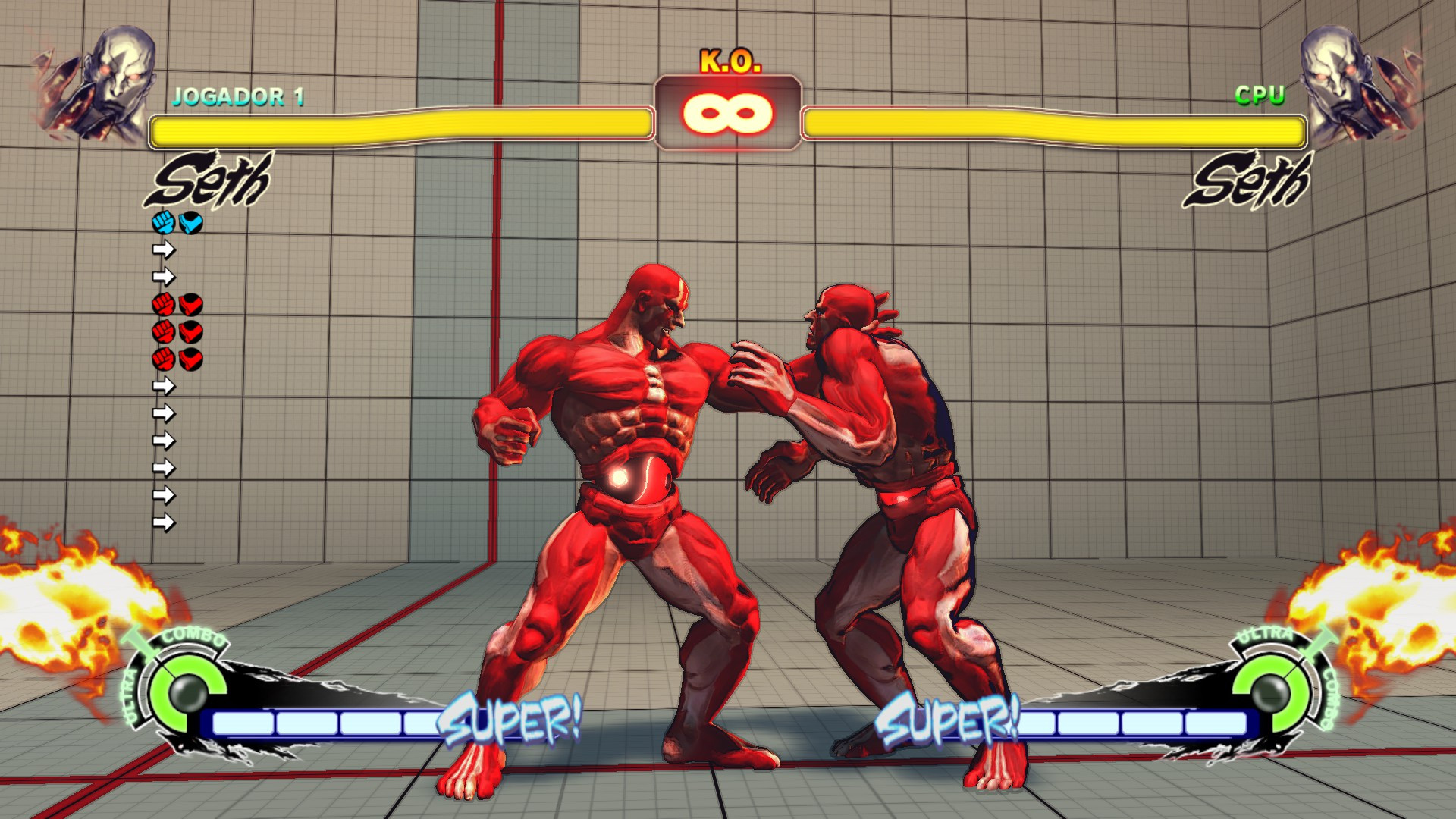Click the infinity symbol on the round timer
This screenshot has height=819, width=1456.
pos(727,111)
